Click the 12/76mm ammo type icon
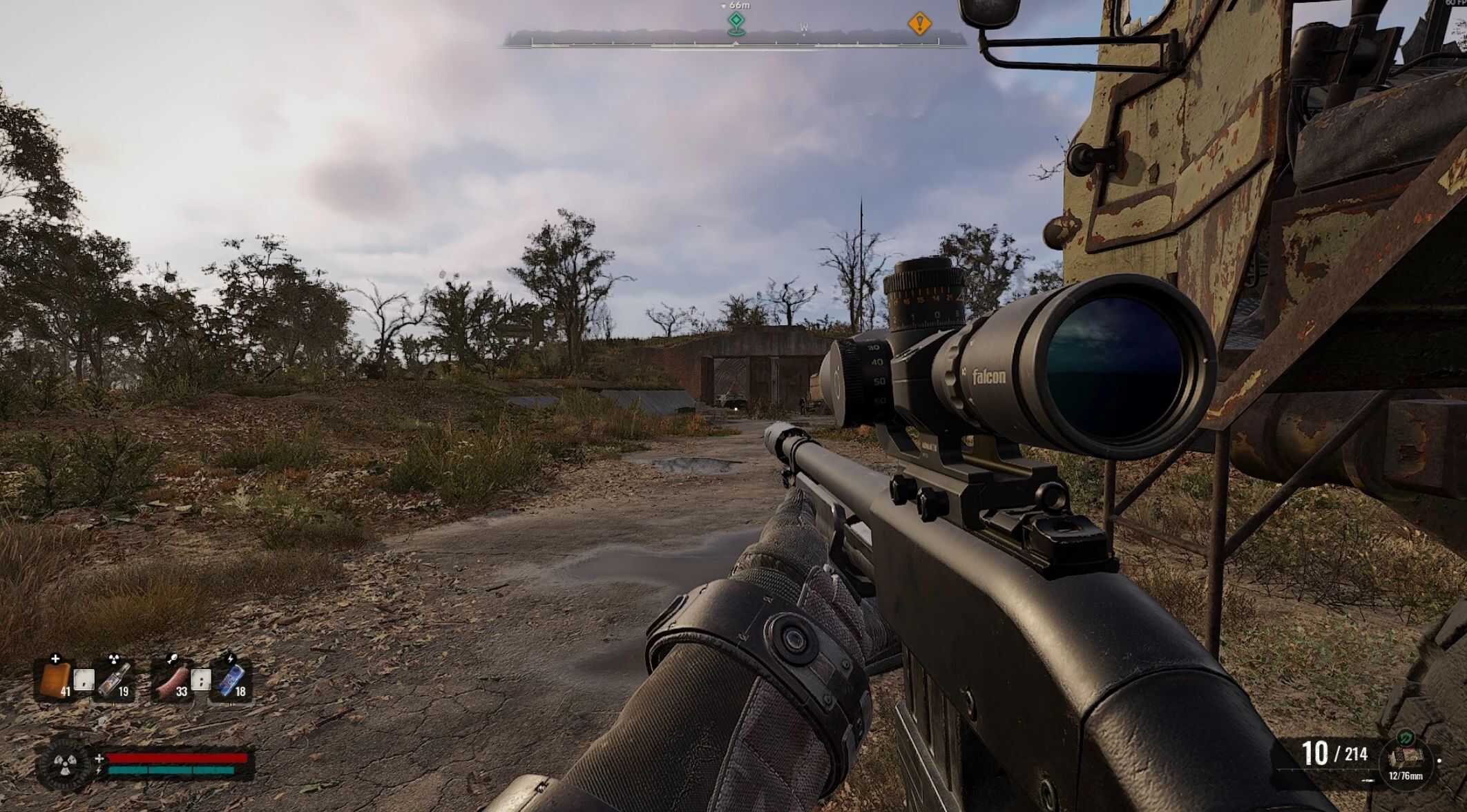The height and width of the screenshot is (812, 1467). (1405, 758)
